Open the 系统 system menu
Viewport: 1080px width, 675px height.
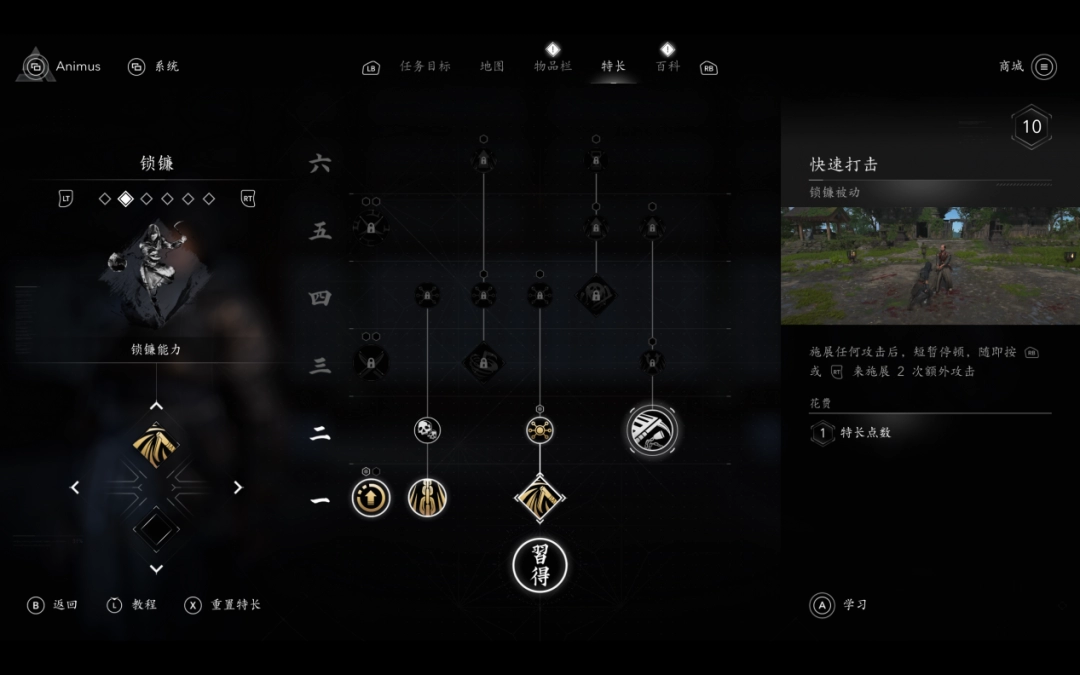(x=154, y=67)
